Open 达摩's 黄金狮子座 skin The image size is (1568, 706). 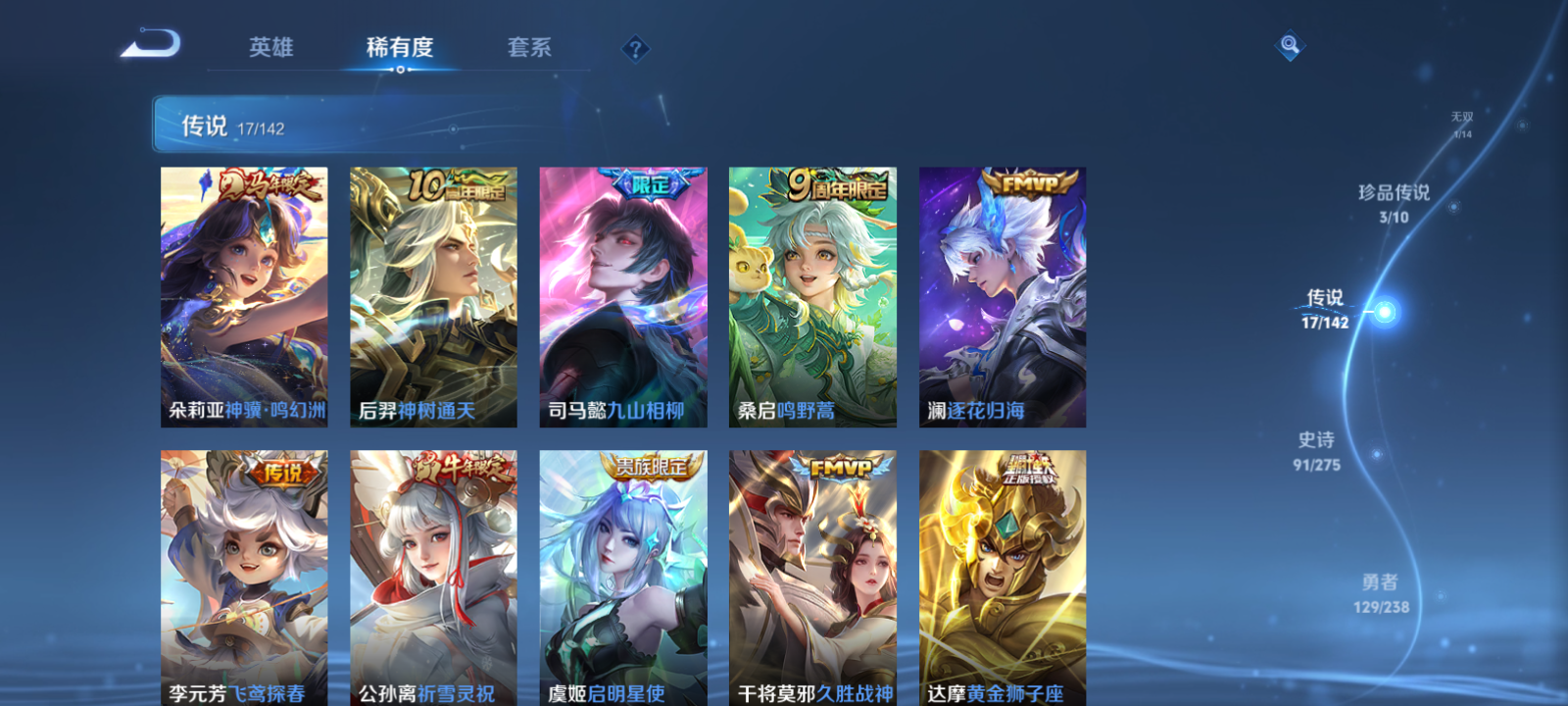[1003, 579]
